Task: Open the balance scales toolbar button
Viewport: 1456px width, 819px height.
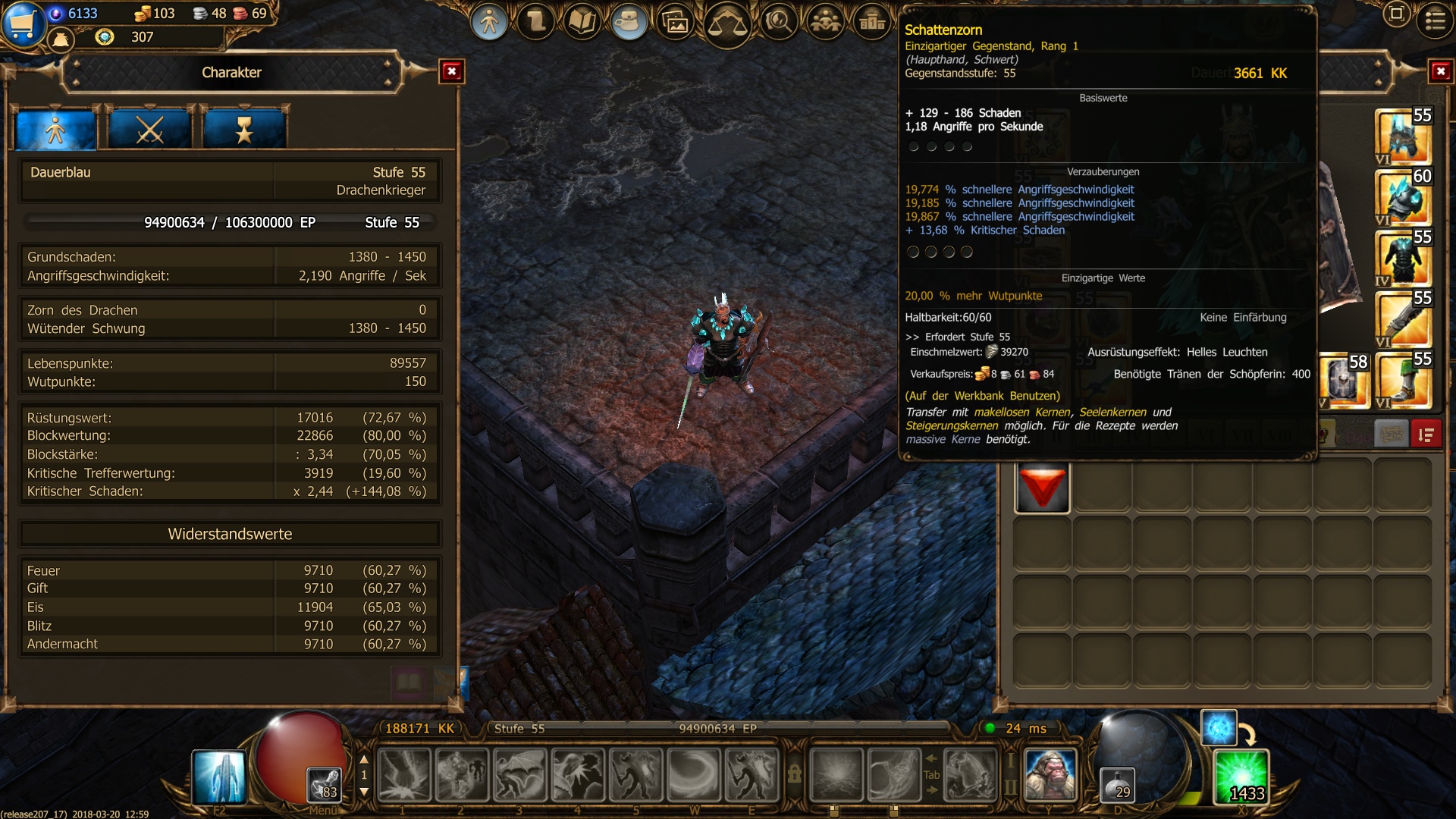Action: [x=726, y=24]
